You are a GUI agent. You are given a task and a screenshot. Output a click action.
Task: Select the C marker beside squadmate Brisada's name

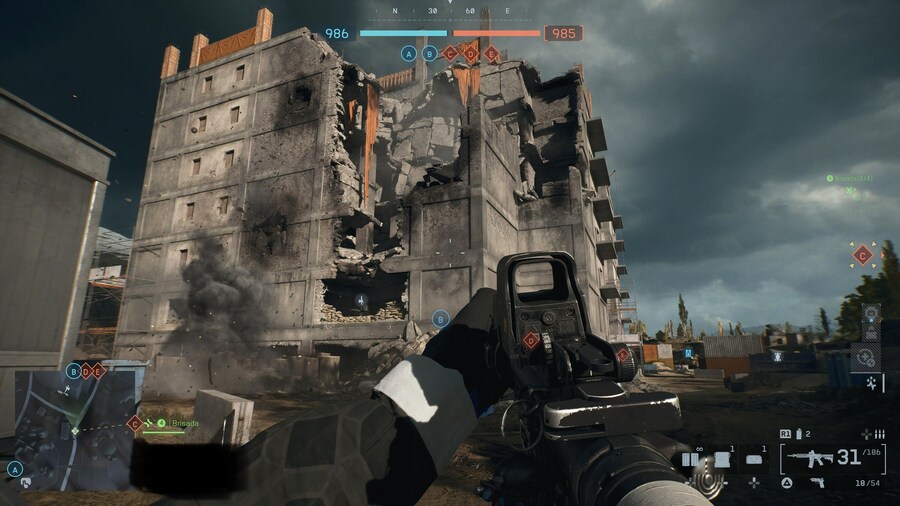pyautogui.click(x=134, y=423)
